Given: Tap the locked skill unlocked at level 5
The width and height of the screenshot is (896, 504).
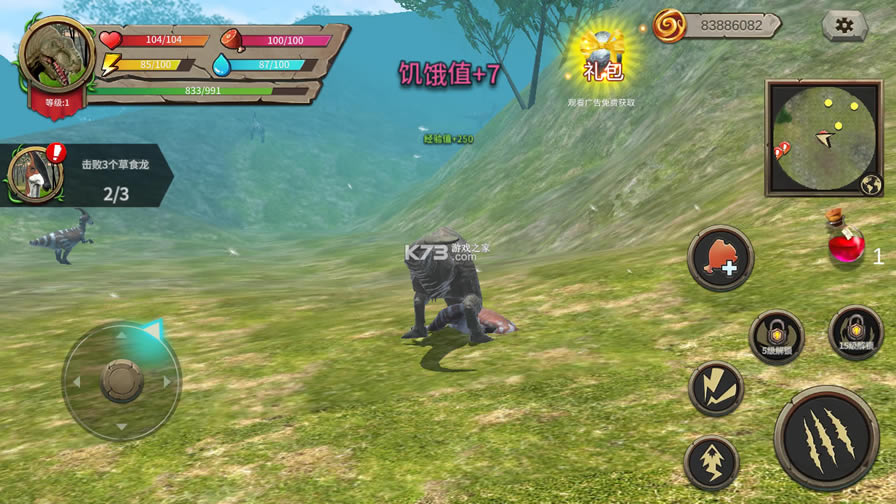Looking at the screenshot, I should [x=776, y=336].
